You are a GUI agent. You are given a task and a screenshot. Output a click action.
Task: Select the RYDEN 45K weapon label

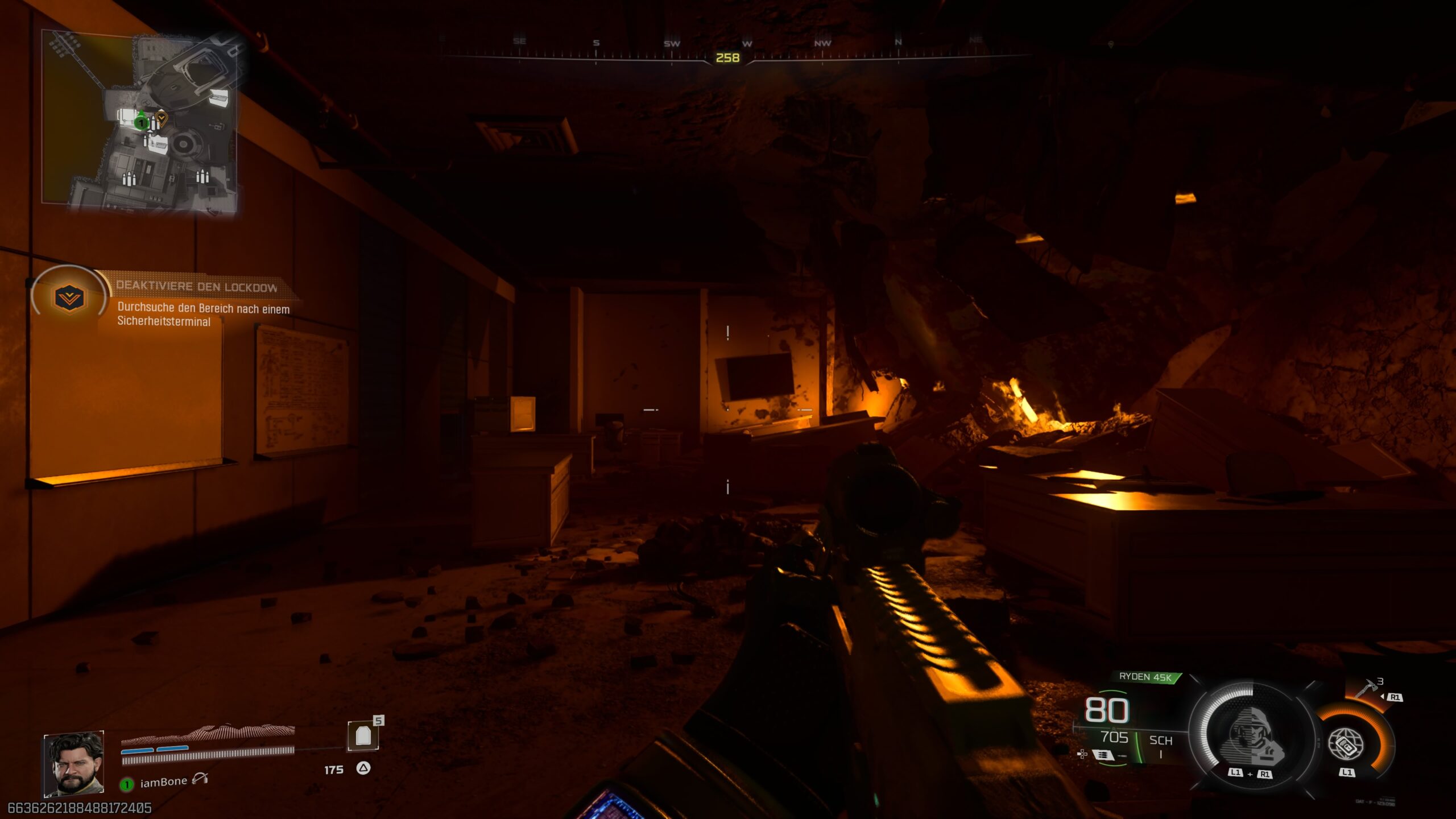click(x=1145, y=677)
